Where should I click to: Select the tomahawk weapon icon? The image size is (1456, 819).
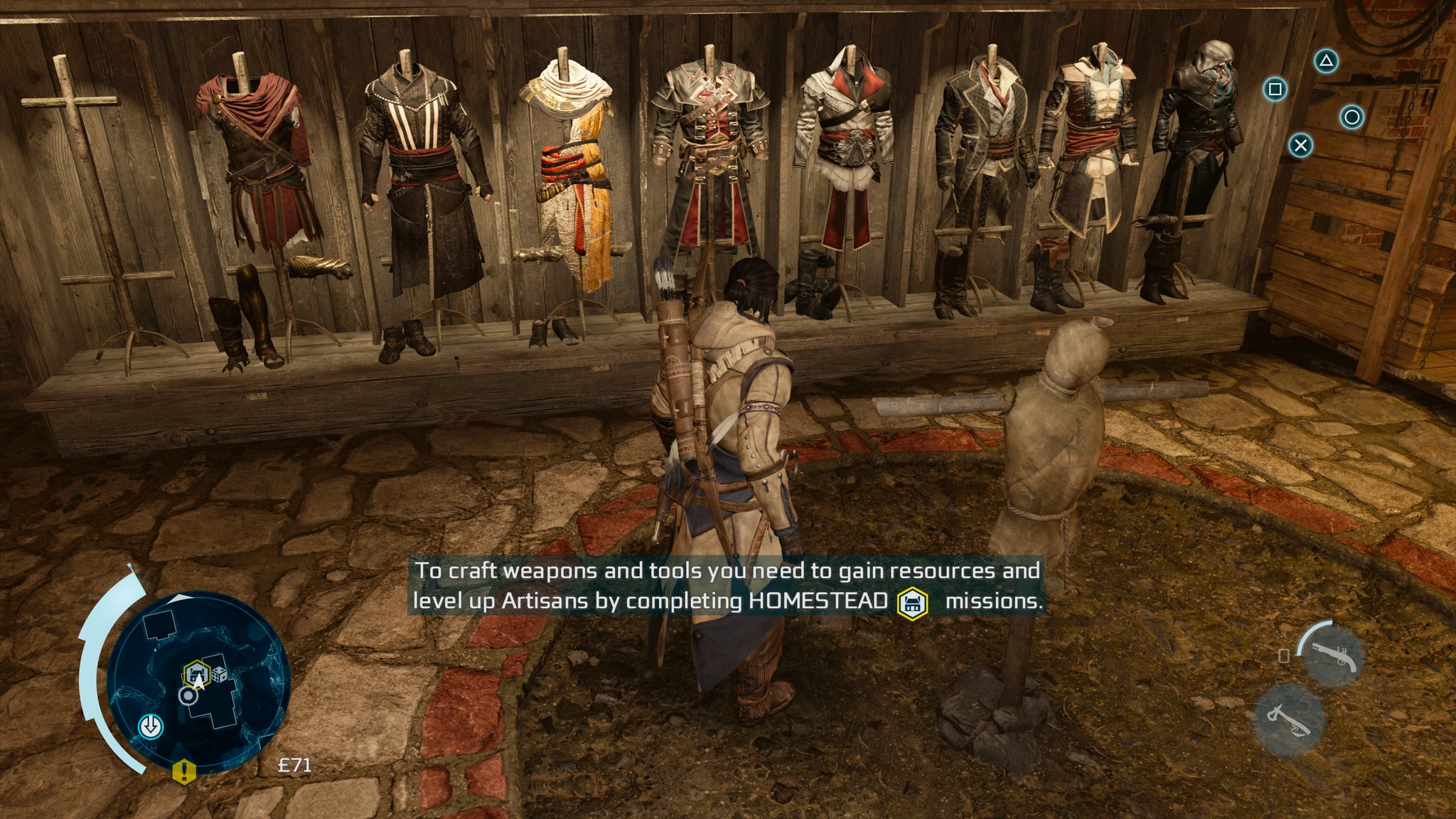[1289, 719]
